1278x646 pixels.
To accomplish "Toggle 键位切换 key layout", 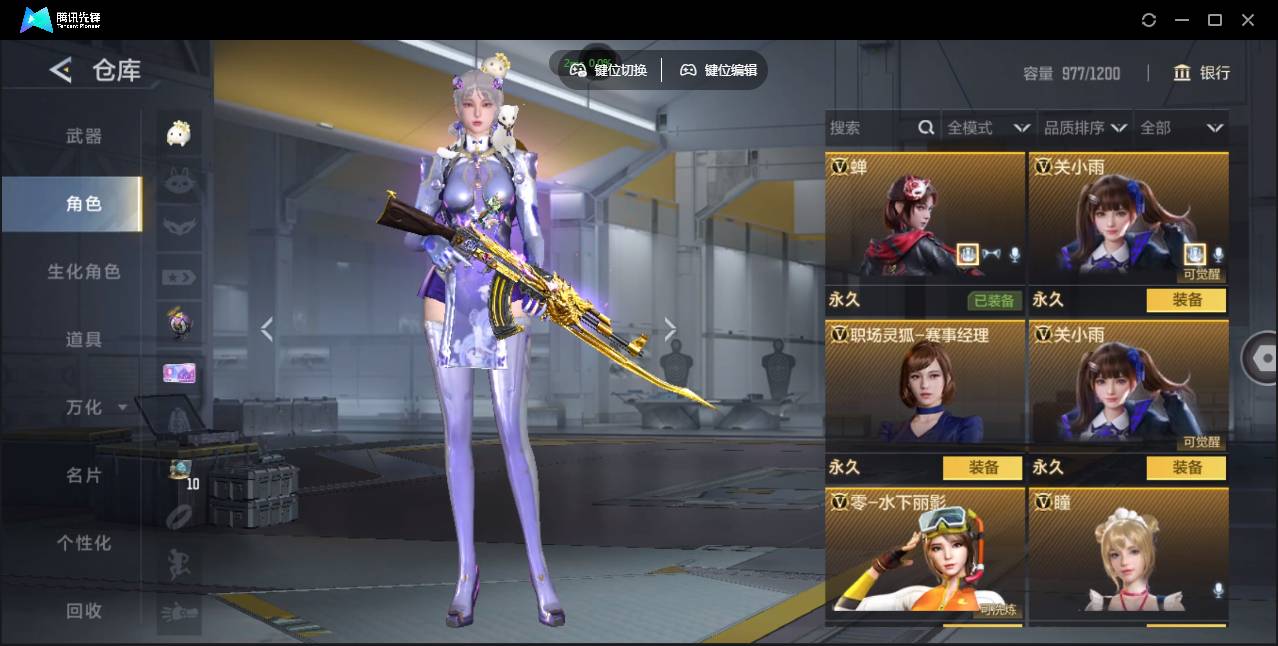I will pos(609,70).
